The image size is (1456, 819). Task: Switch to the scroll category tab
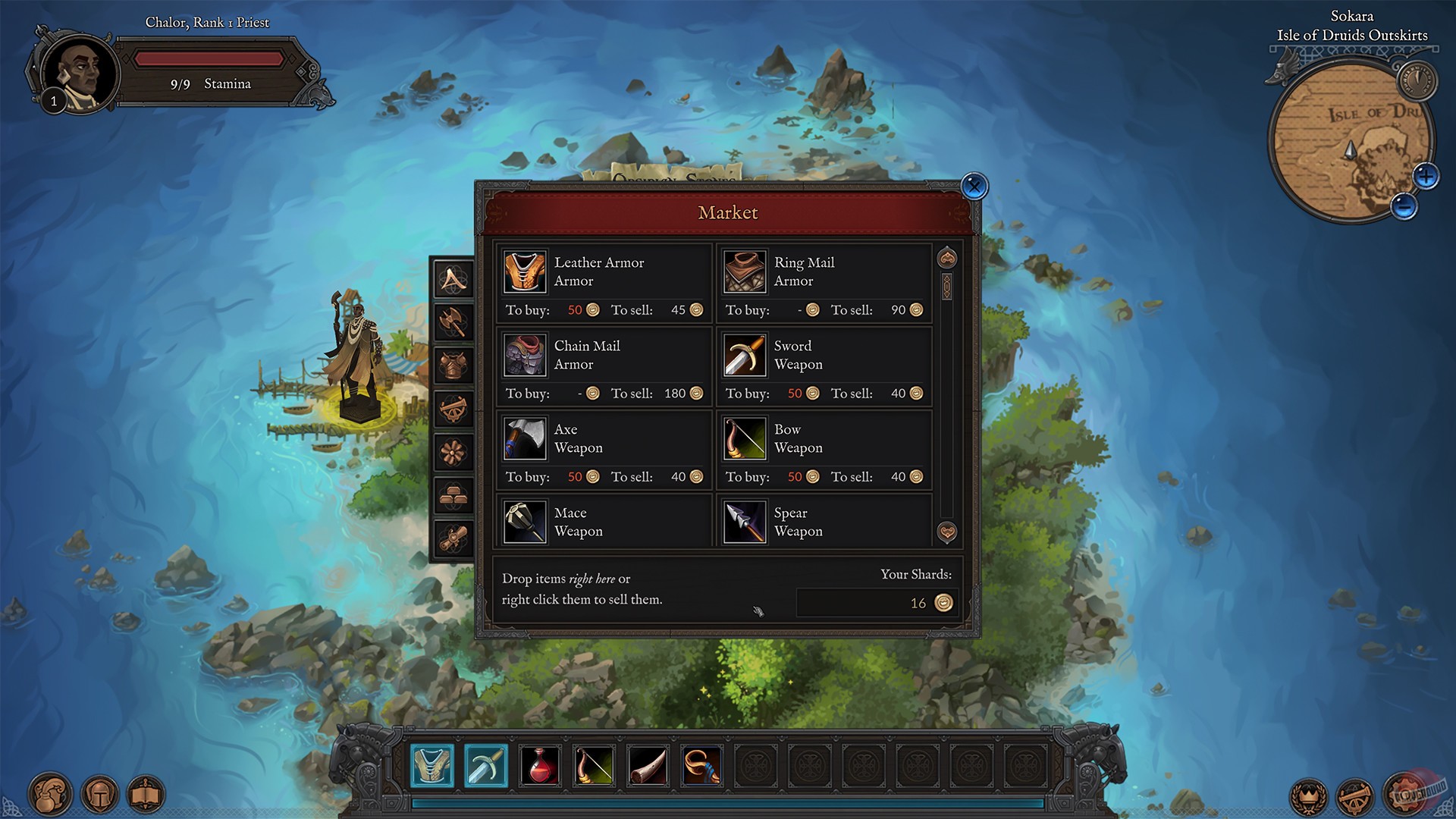[x=453, y=538]
